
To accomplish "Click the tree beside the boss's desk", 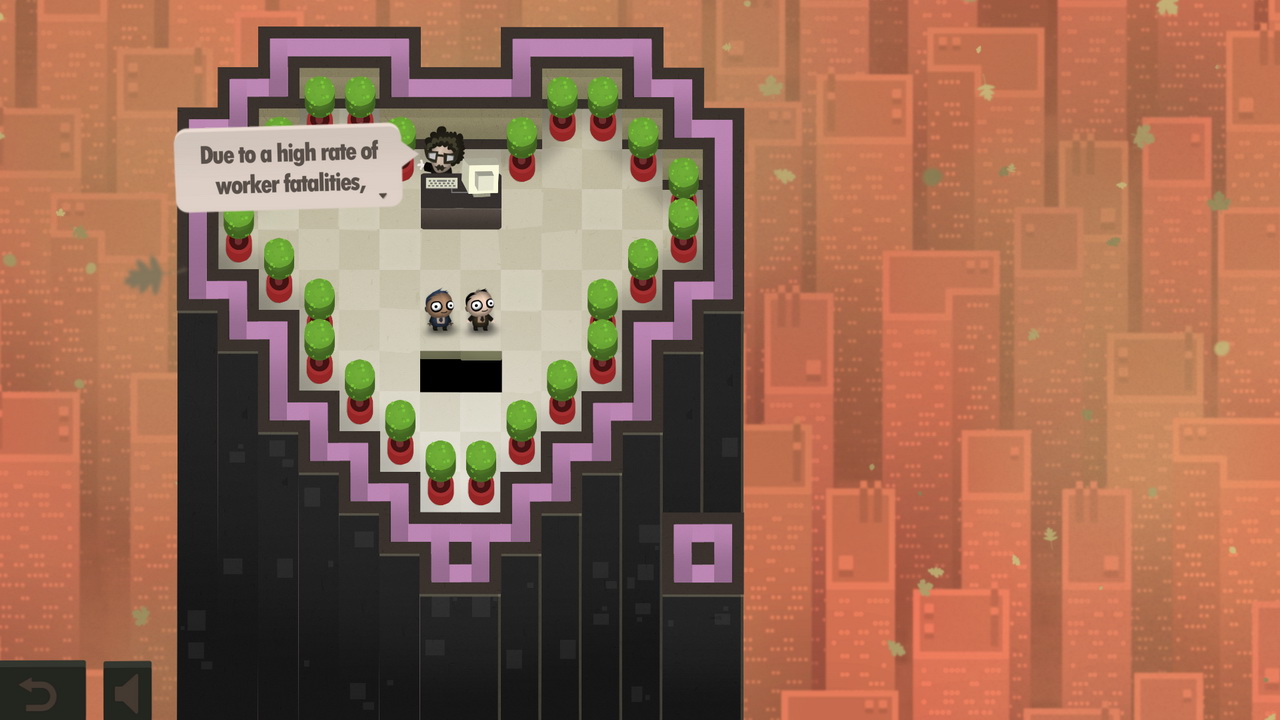I will click(x=523, y=136).
